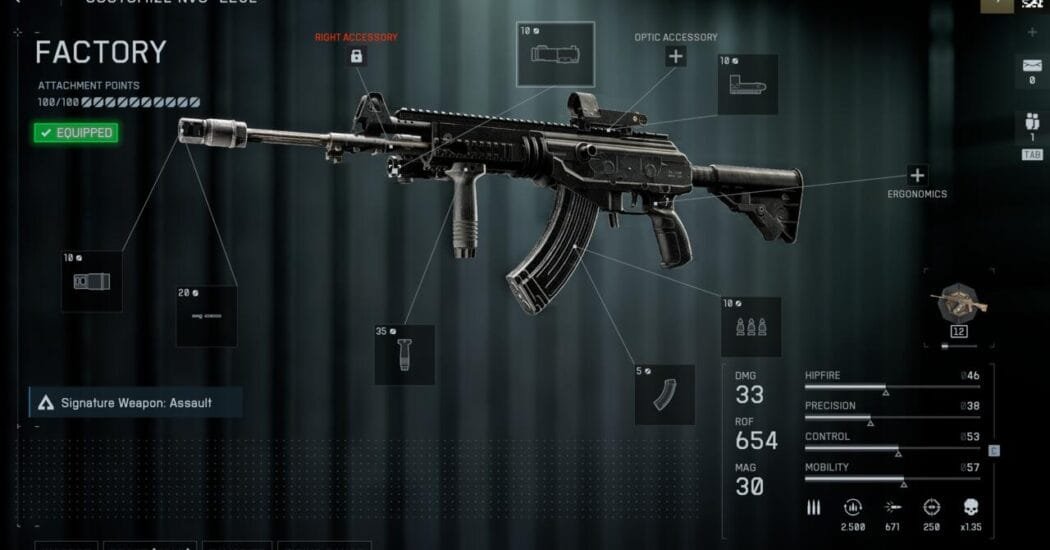The width and height of the screenshot is (1050, 550).
Task: Click the green Equipped button
Action: (74, 132)
